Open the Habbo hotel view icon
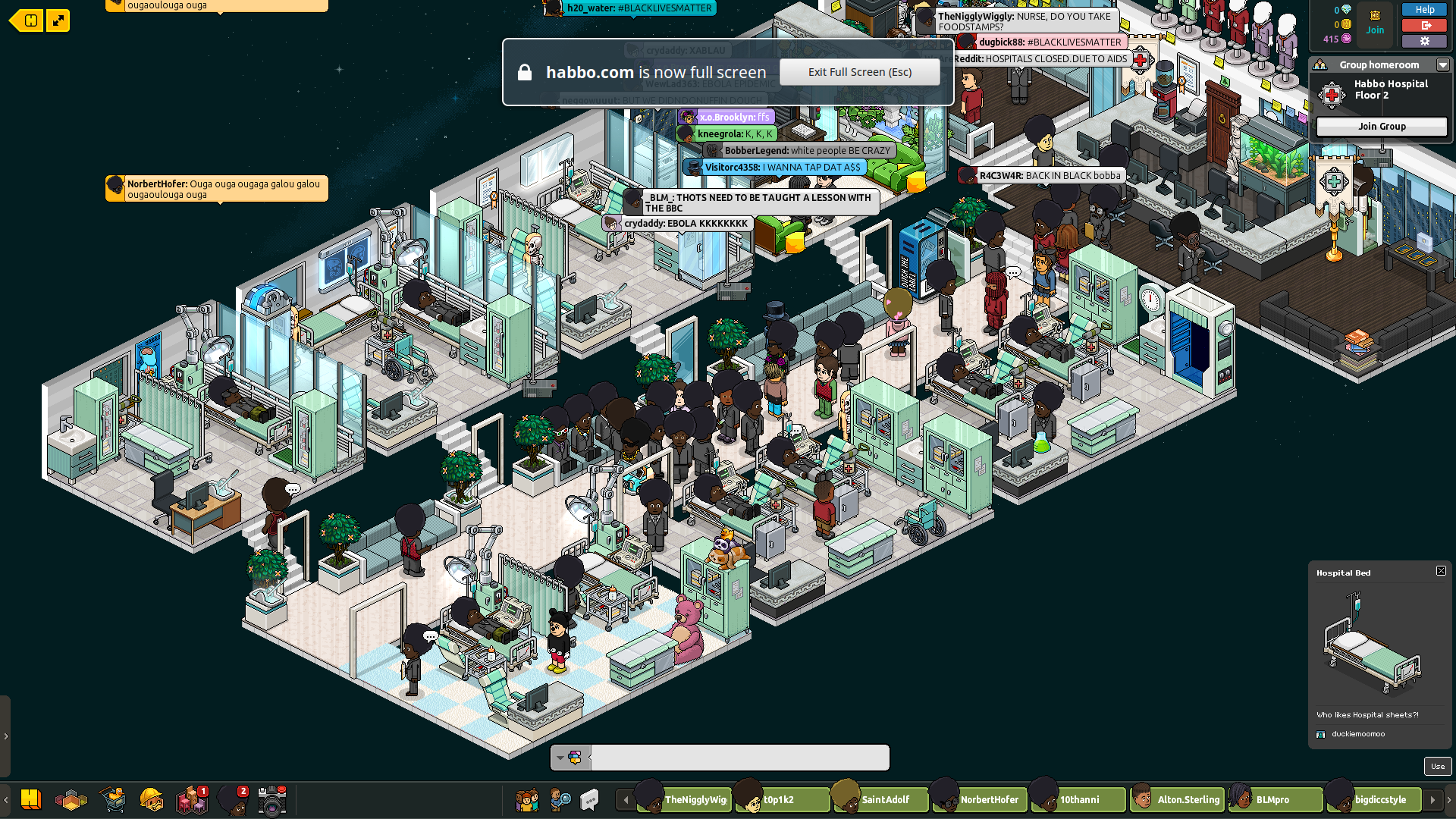This screenshot has height=819, width=1456. 31,799
